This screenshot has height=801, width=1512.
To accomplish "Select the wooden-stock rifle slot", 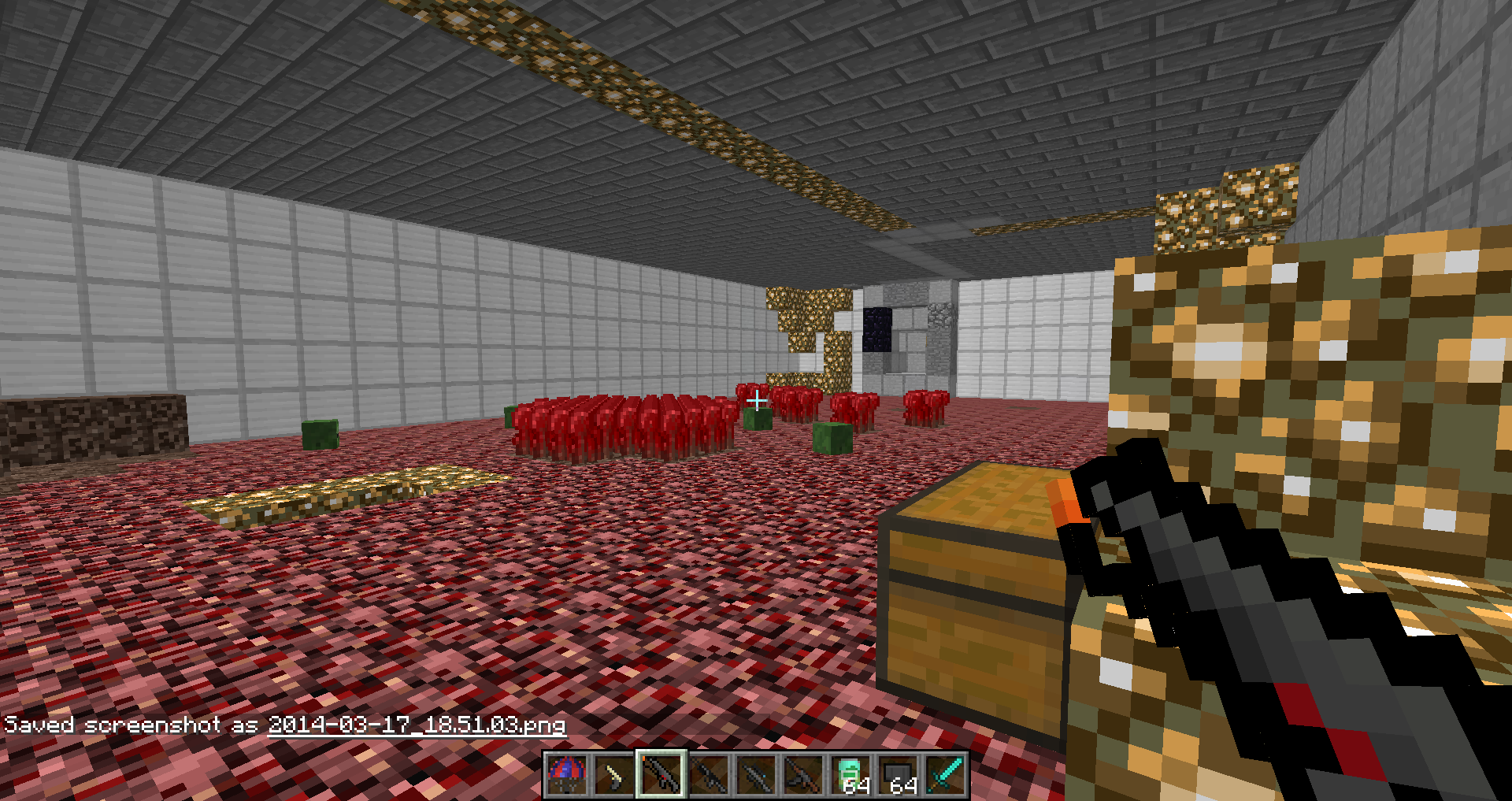I will point(802,775).
